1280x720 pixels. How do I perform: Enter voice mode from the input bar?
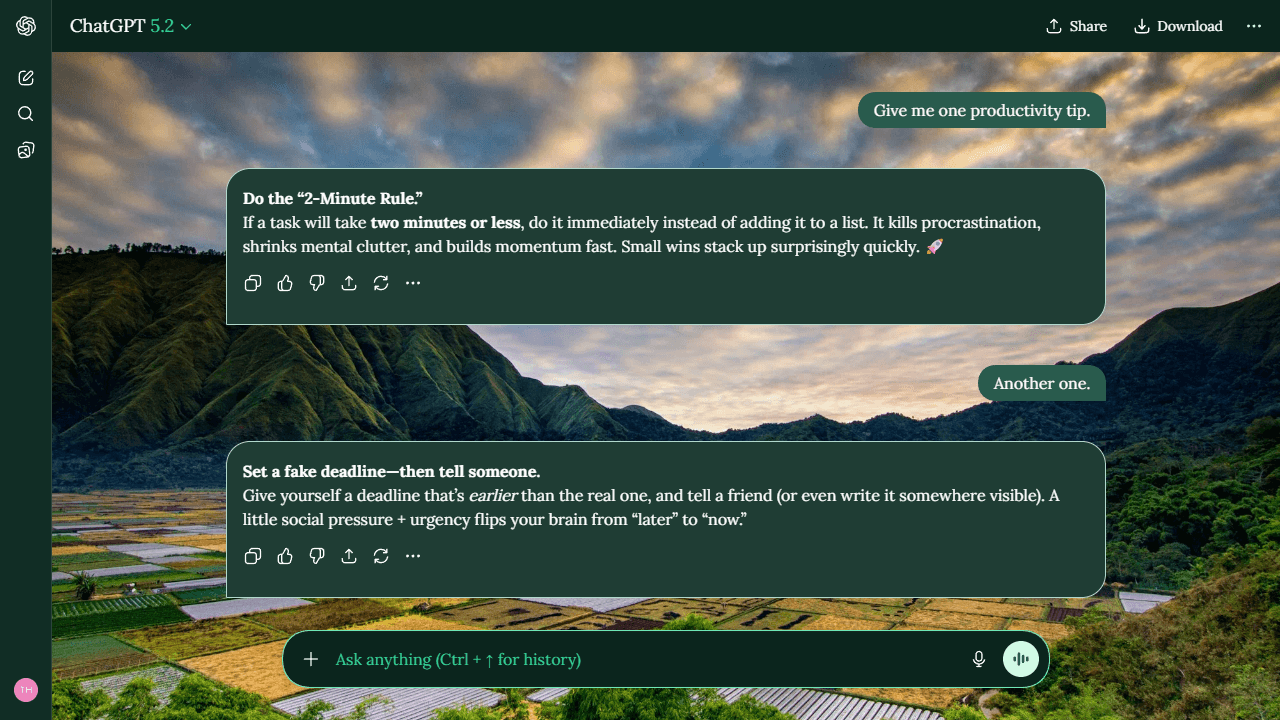coord(1020,659)
